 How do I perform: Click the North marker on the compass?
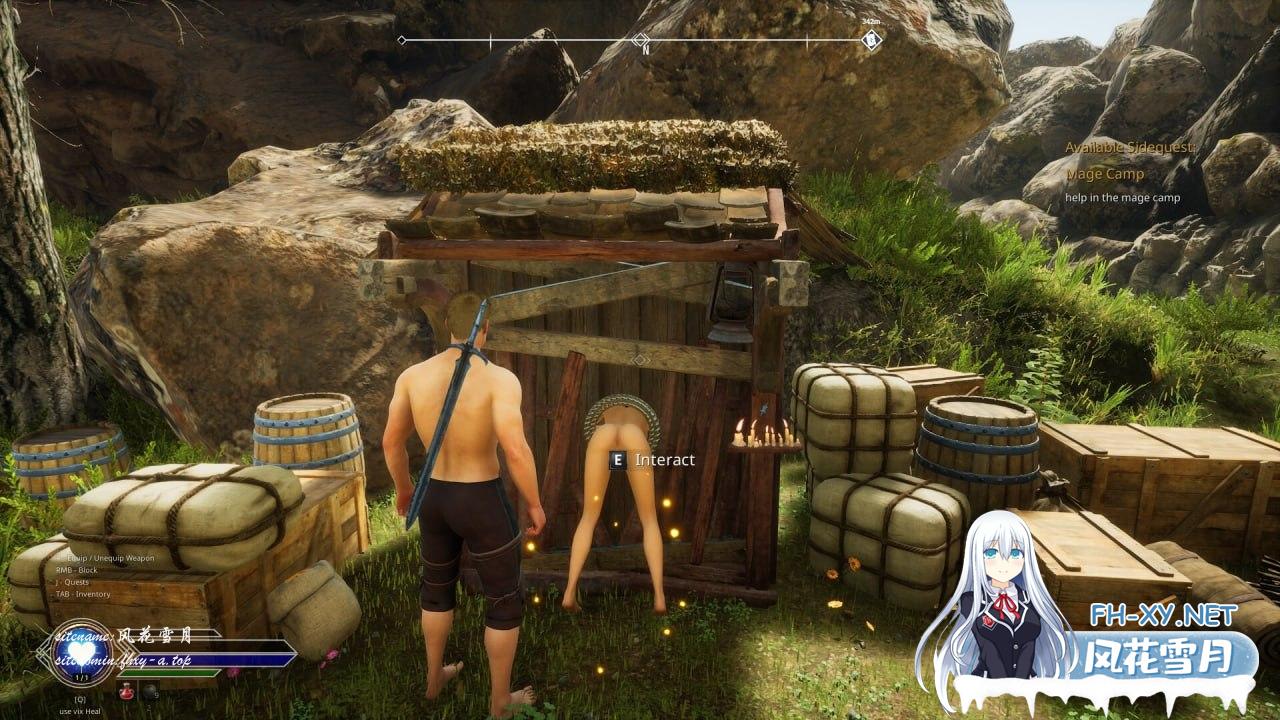pos(641,41)
